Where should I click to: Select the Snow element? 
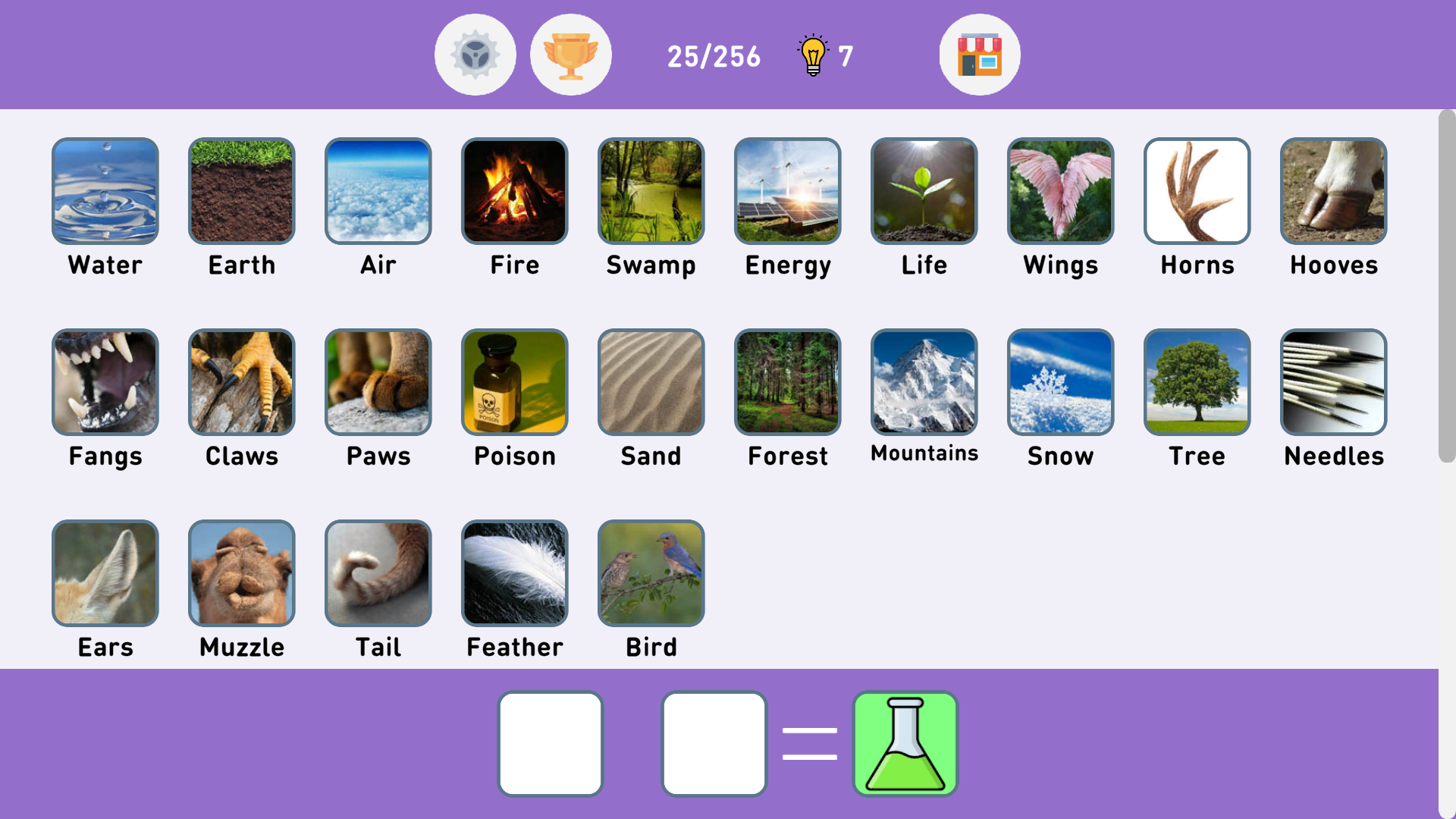tap(1060, 381)
